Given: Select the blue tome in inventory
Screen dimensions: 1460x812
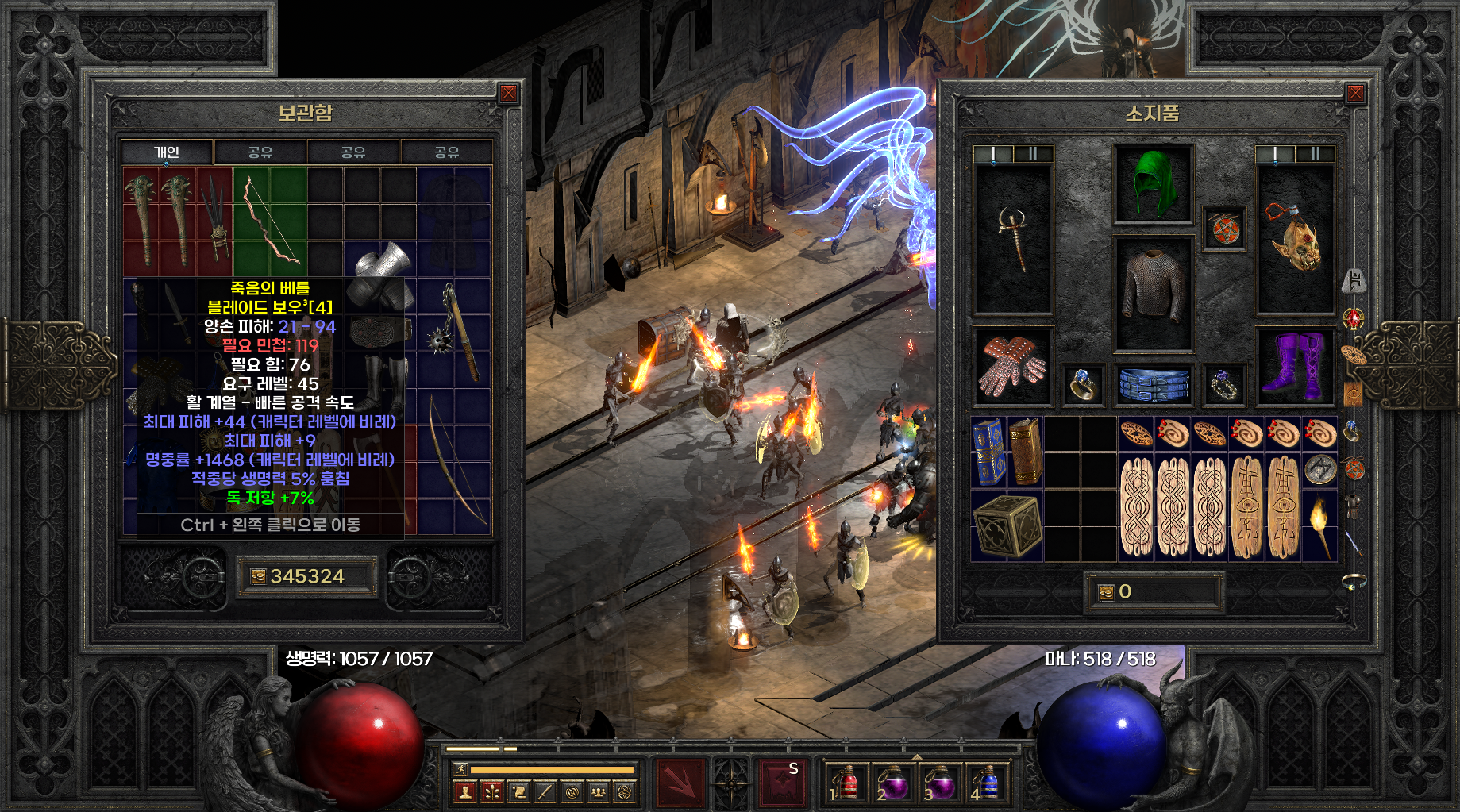Looking at the screenshot, I should point(988,452).
